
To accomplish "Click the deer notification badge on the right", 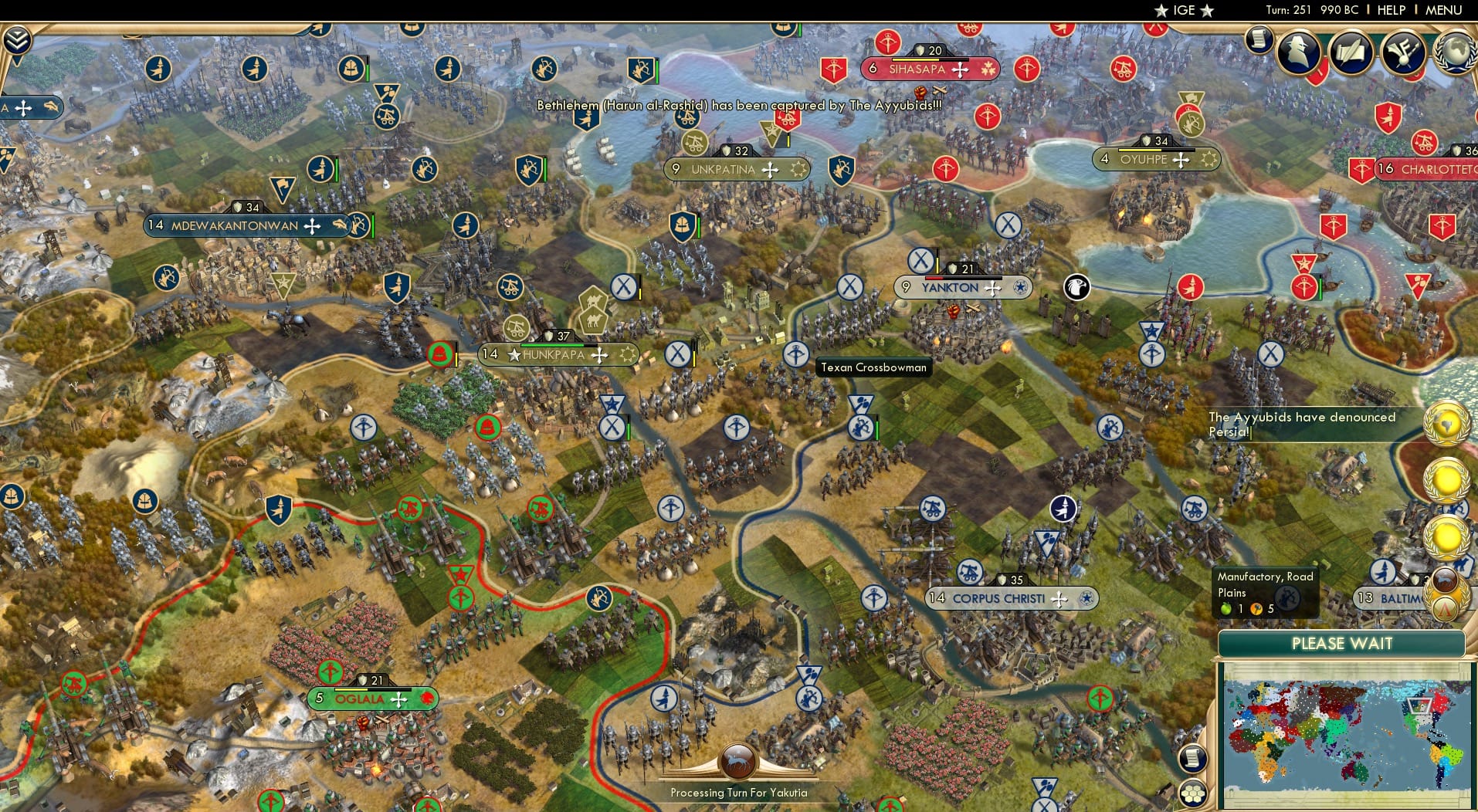I will 1444,578.
